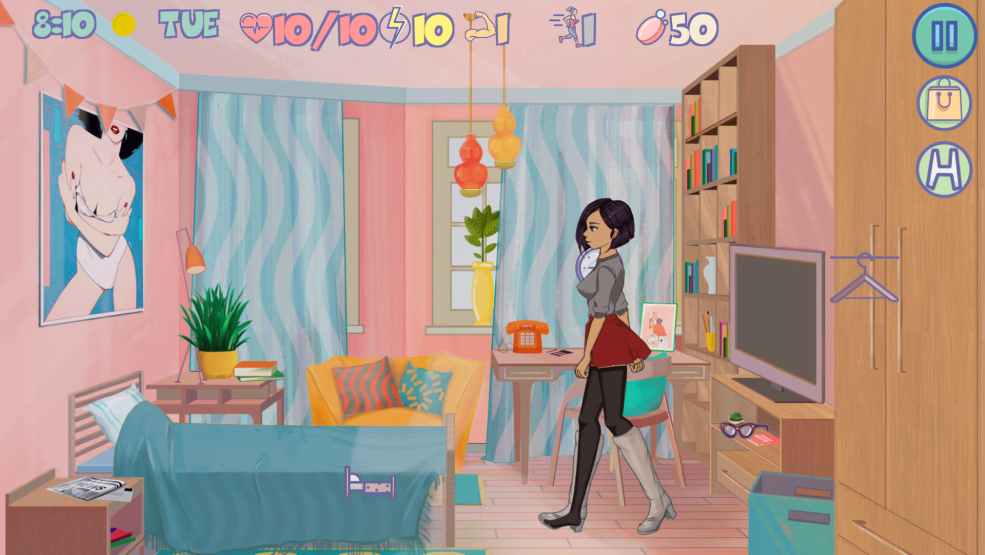Select the clothes hanger wardrobe icon

[x=864, y=277]
